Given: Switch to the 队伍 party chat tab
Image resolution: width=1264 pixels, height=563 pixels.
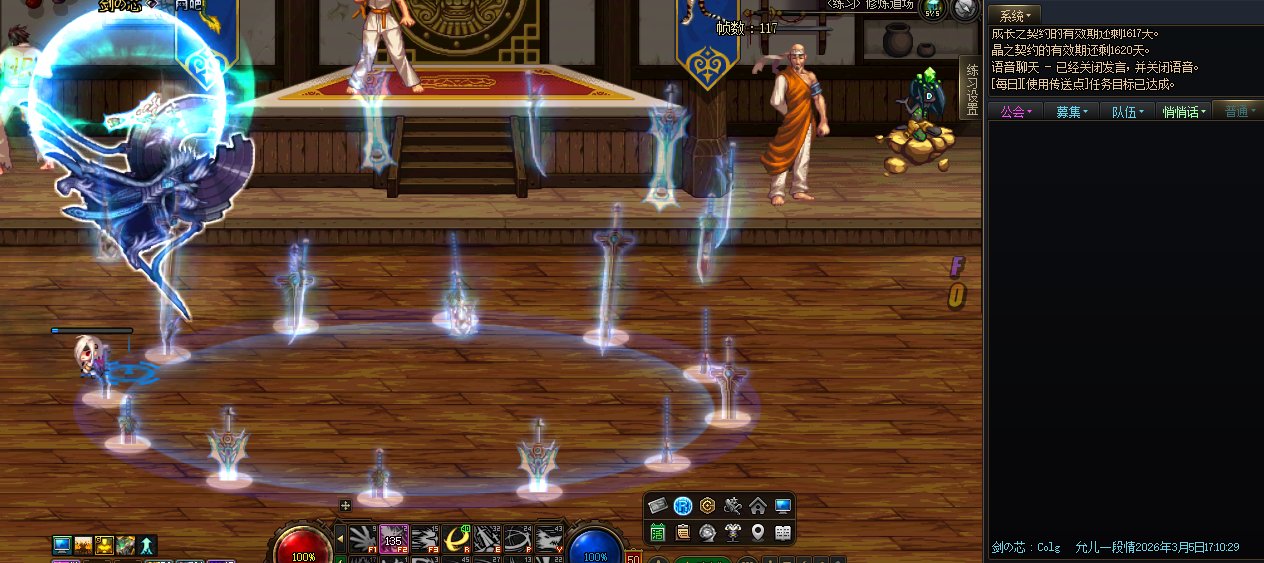Looking at the screenshot, I should [1127, 111].
